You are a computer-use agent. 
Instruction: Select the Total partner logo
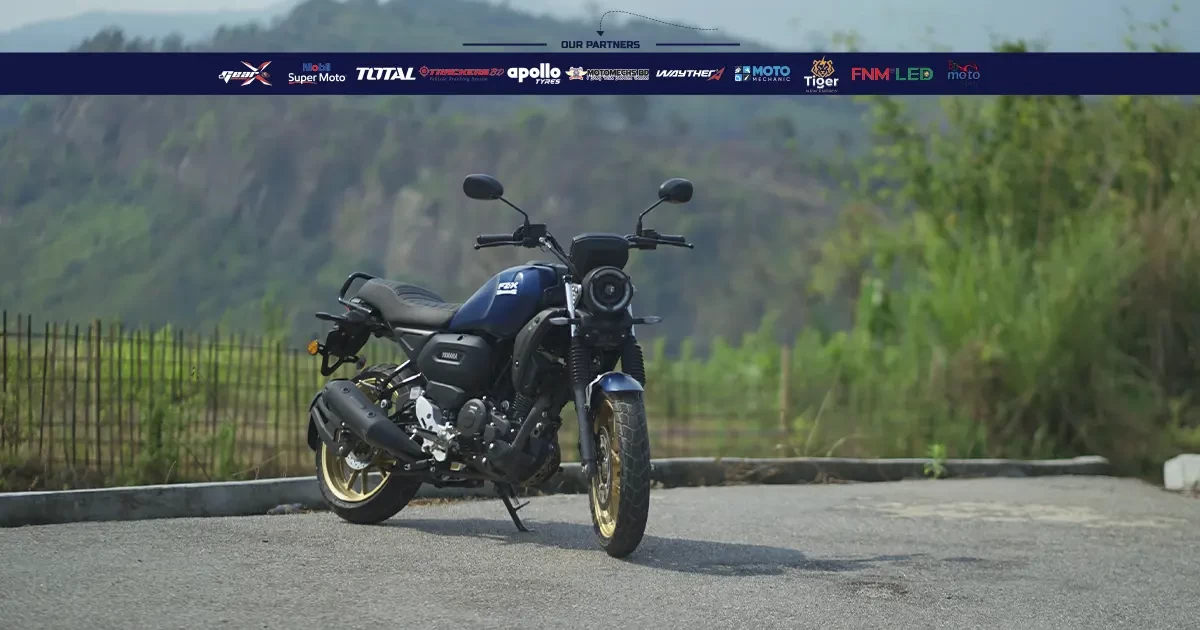[x=385, y=73]
